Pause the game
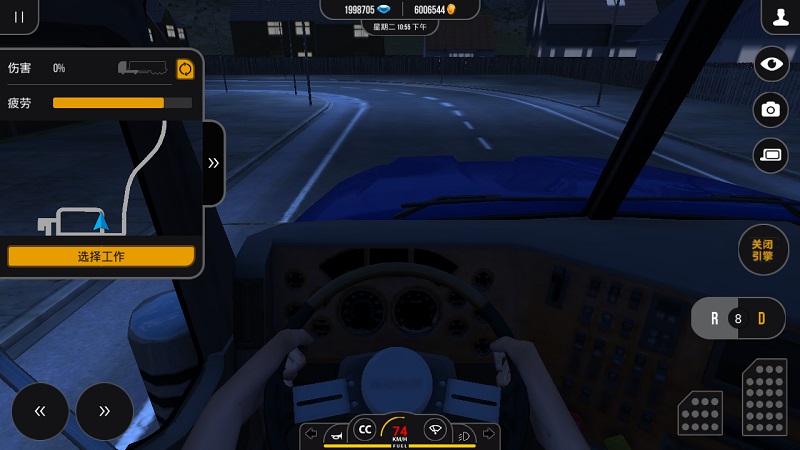This screenshot has width=800, height=450. pos(18,16)
